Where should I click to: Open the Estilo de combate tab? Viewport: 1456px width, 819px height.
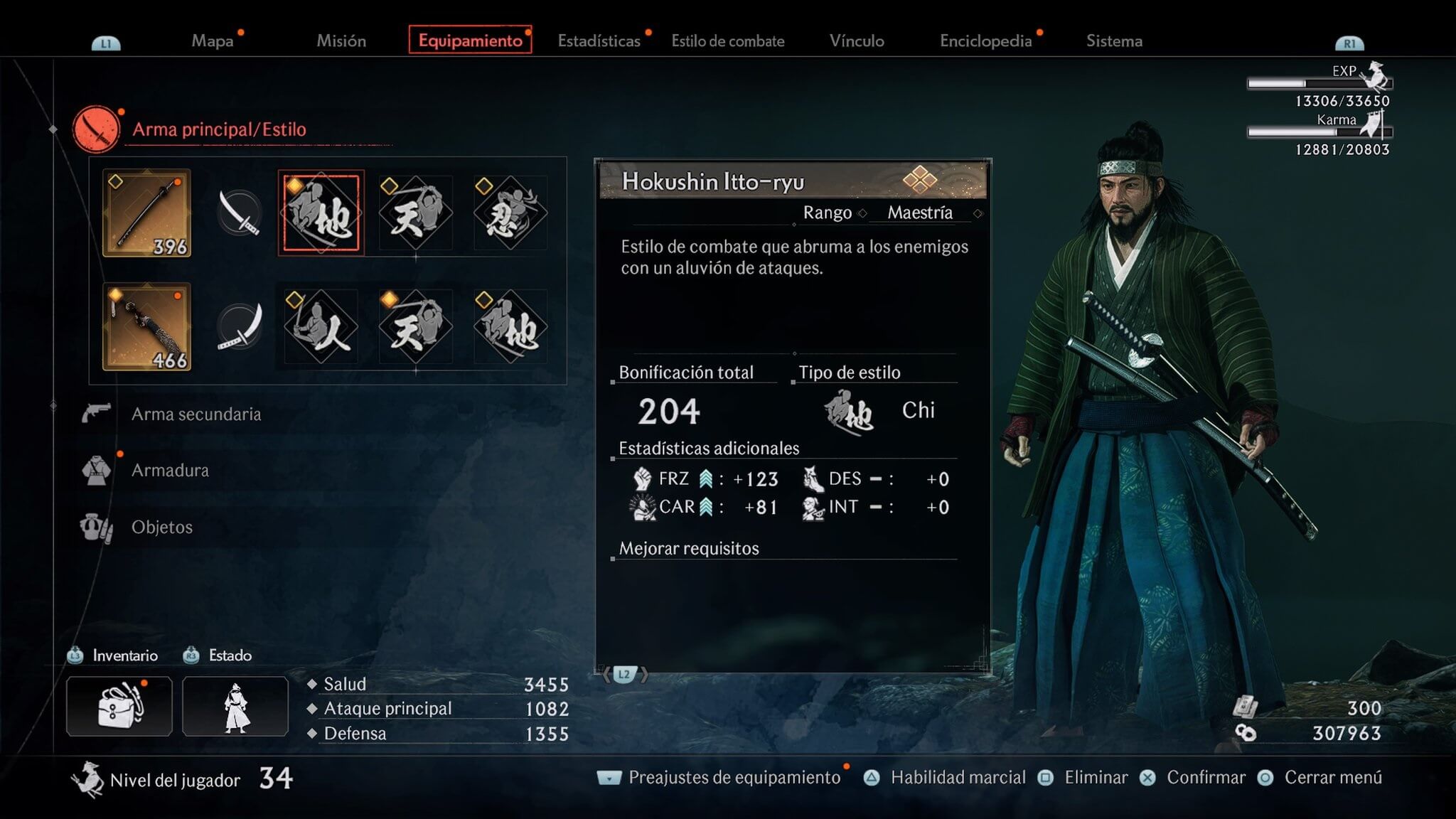tap(727, 41)
